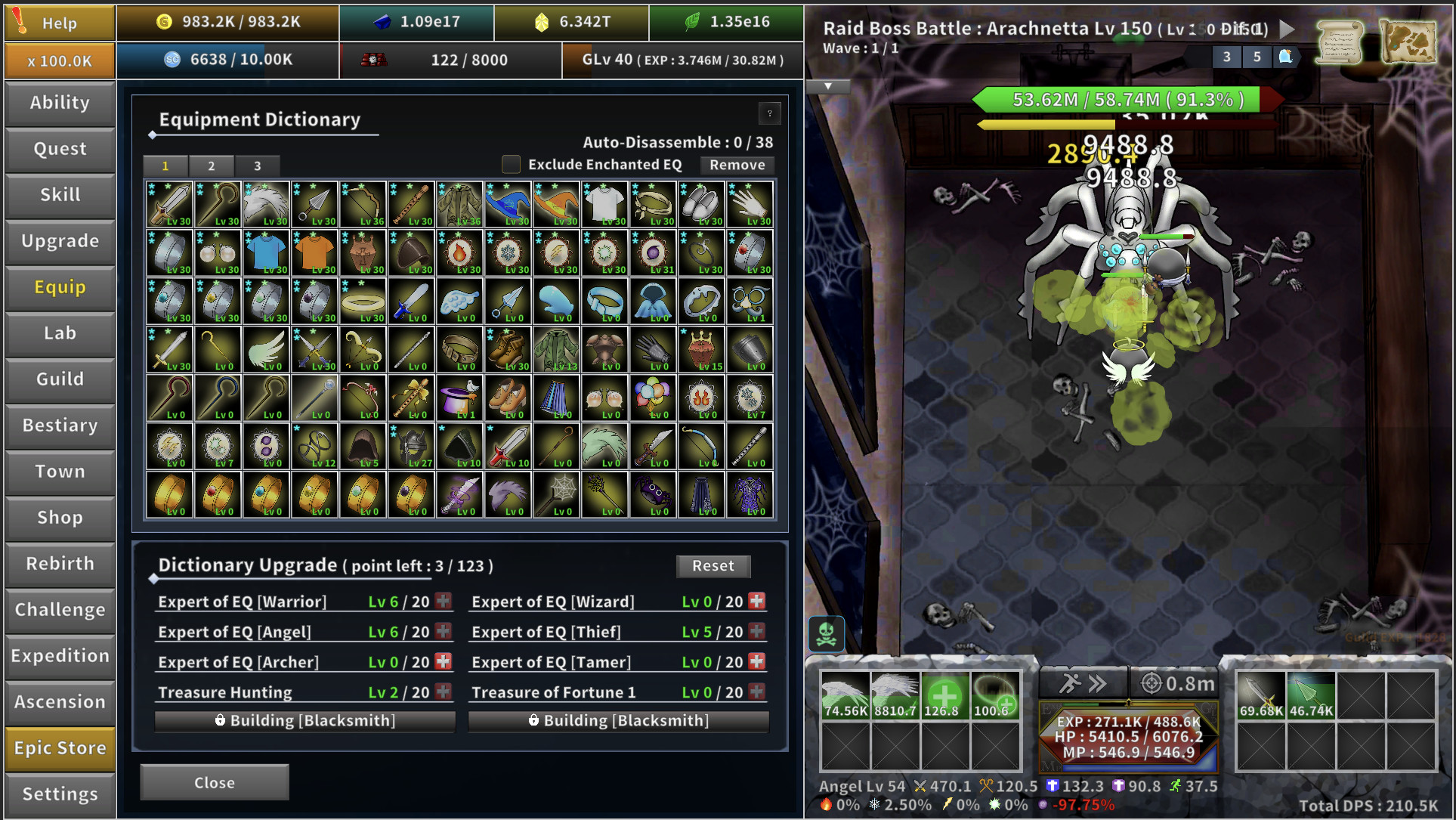1456x820 pixels.
Task: Click the ghost icon next to wave counters
Action: click(x=1285, y=57)
